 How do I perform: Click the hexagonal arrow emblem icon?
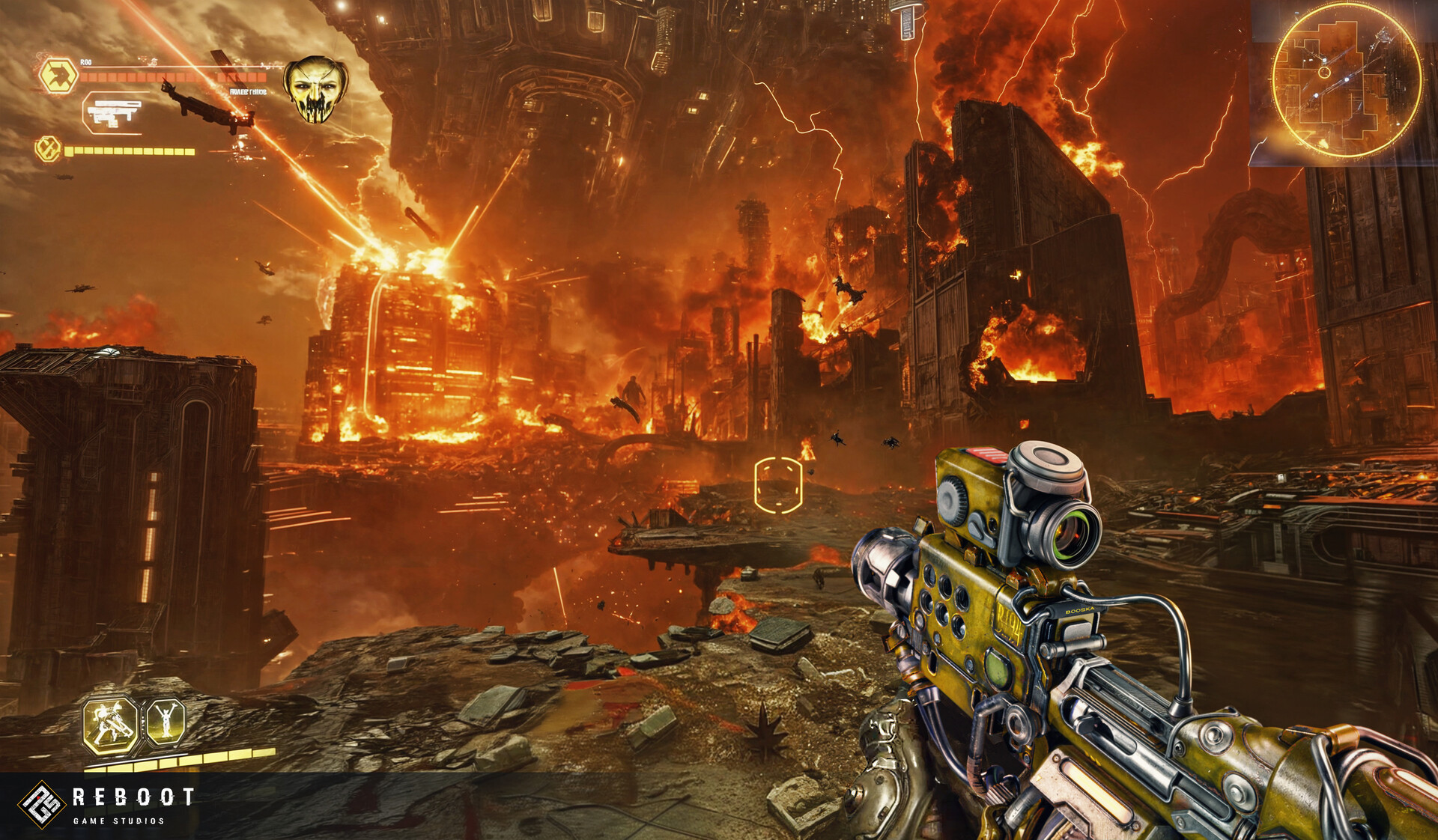tap(59, 76)
